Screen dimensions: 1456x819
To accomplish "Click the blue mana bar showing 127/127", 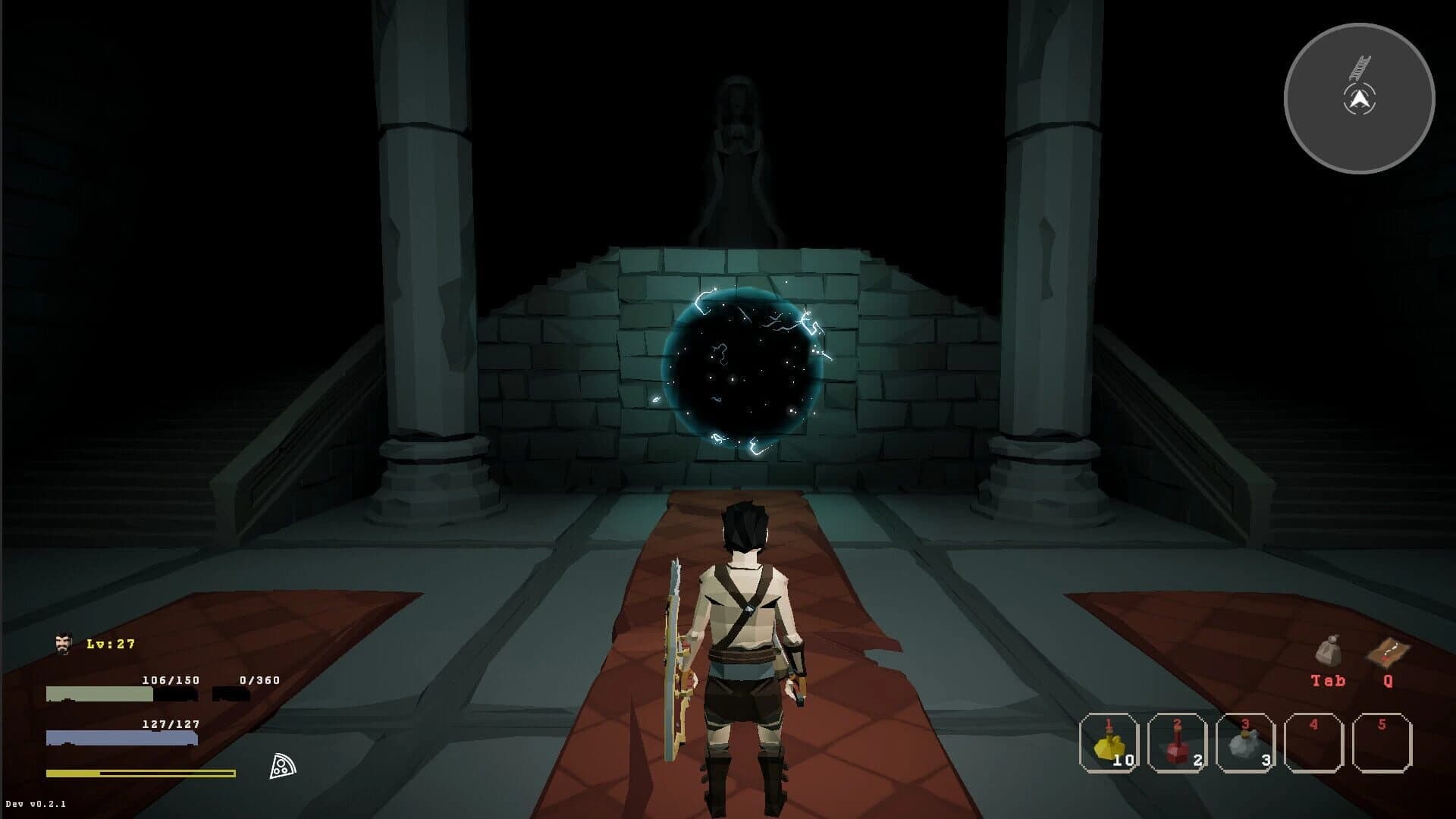I will [x=121, y=737].
